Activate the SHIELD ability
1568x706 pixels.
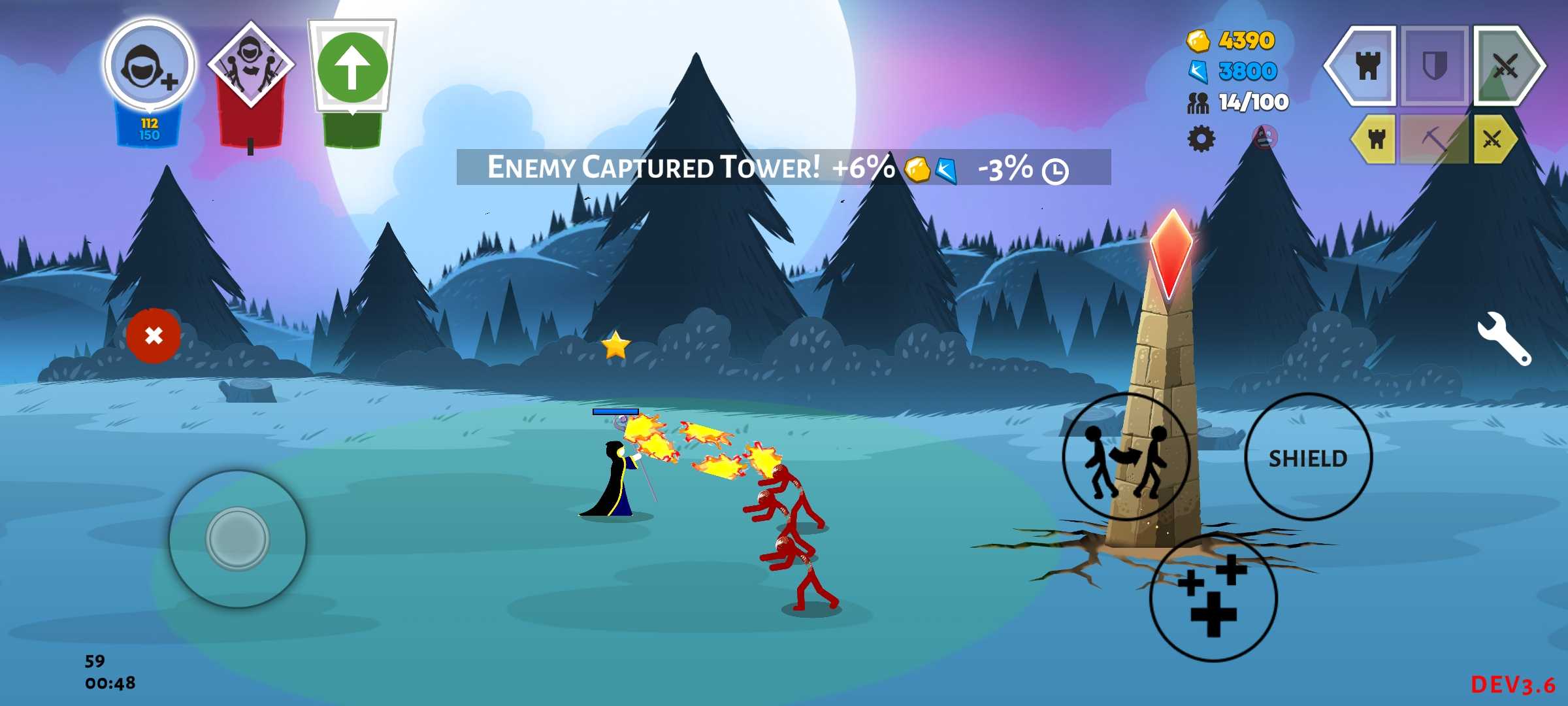click(x=1308, y=458)
